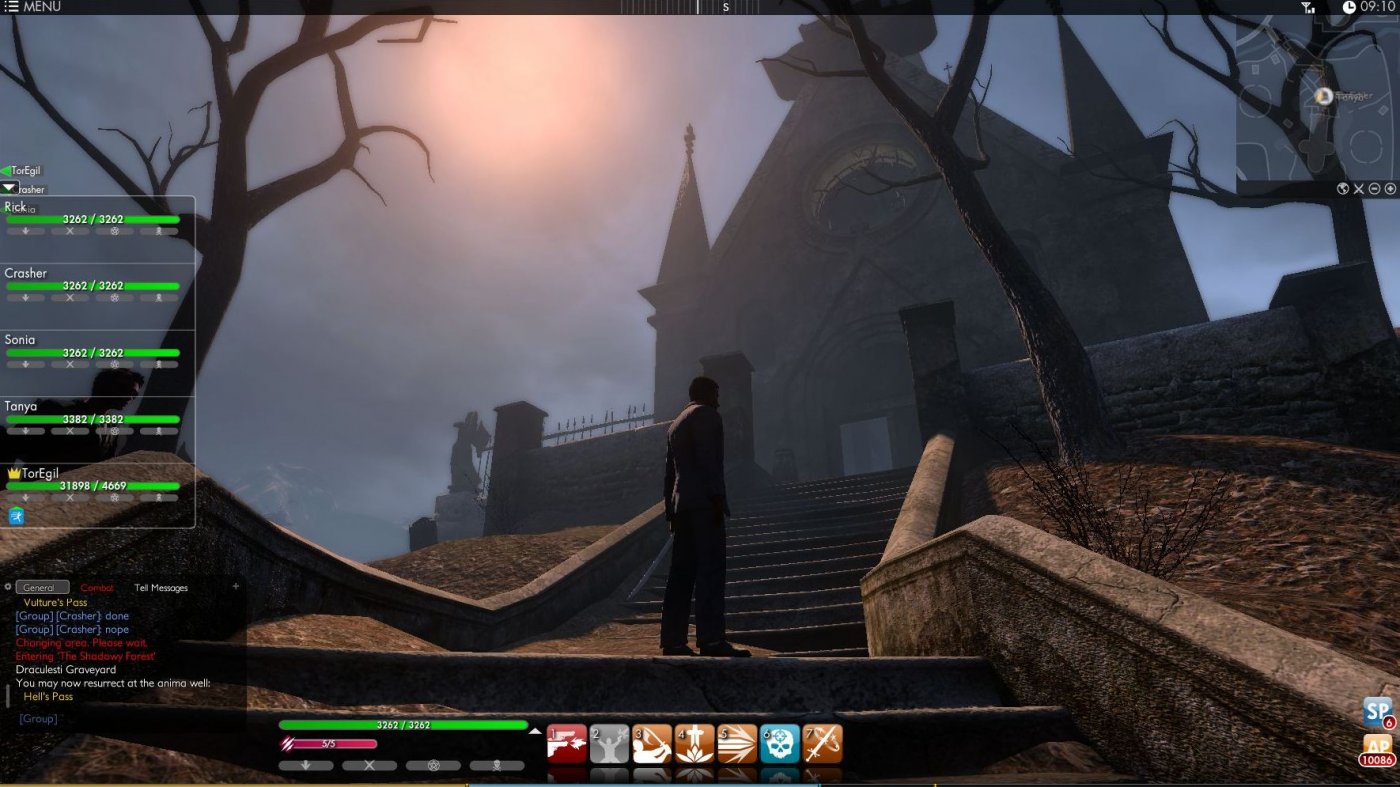
Task: Expand the triangle beside the player health bar
Action: click(x=534, y=730)
